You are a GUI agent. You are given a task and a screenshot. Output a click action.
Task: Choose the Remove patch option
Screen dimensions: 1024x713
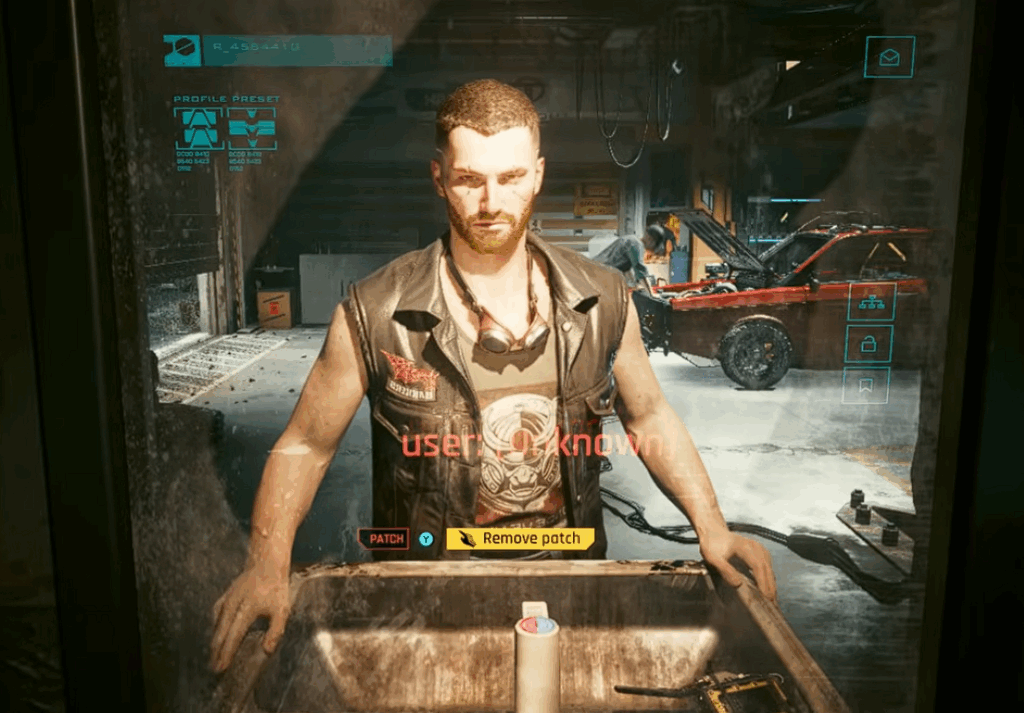click(x=520, y=539)
